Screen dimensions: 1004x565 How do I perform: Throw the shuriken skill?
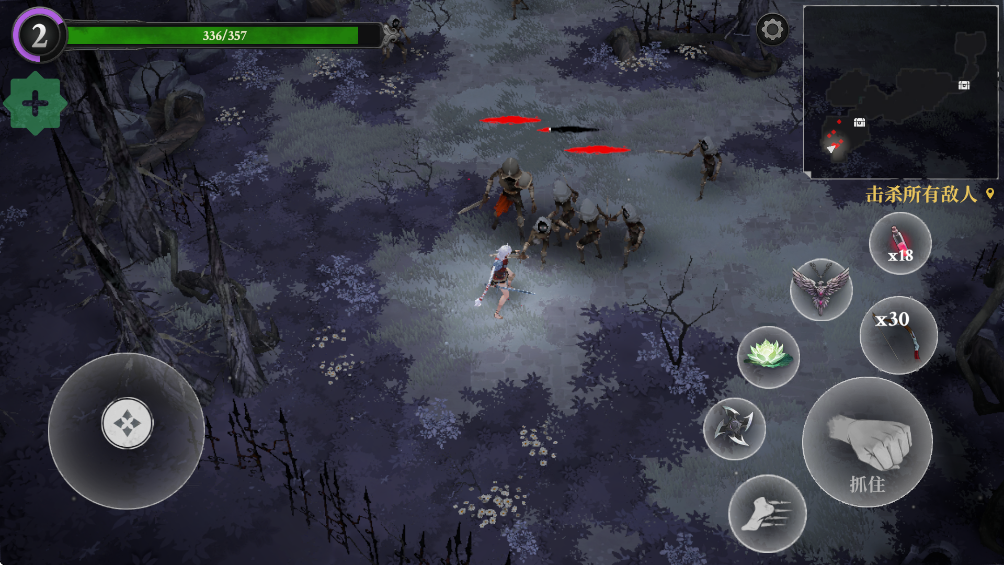point(734,428)
